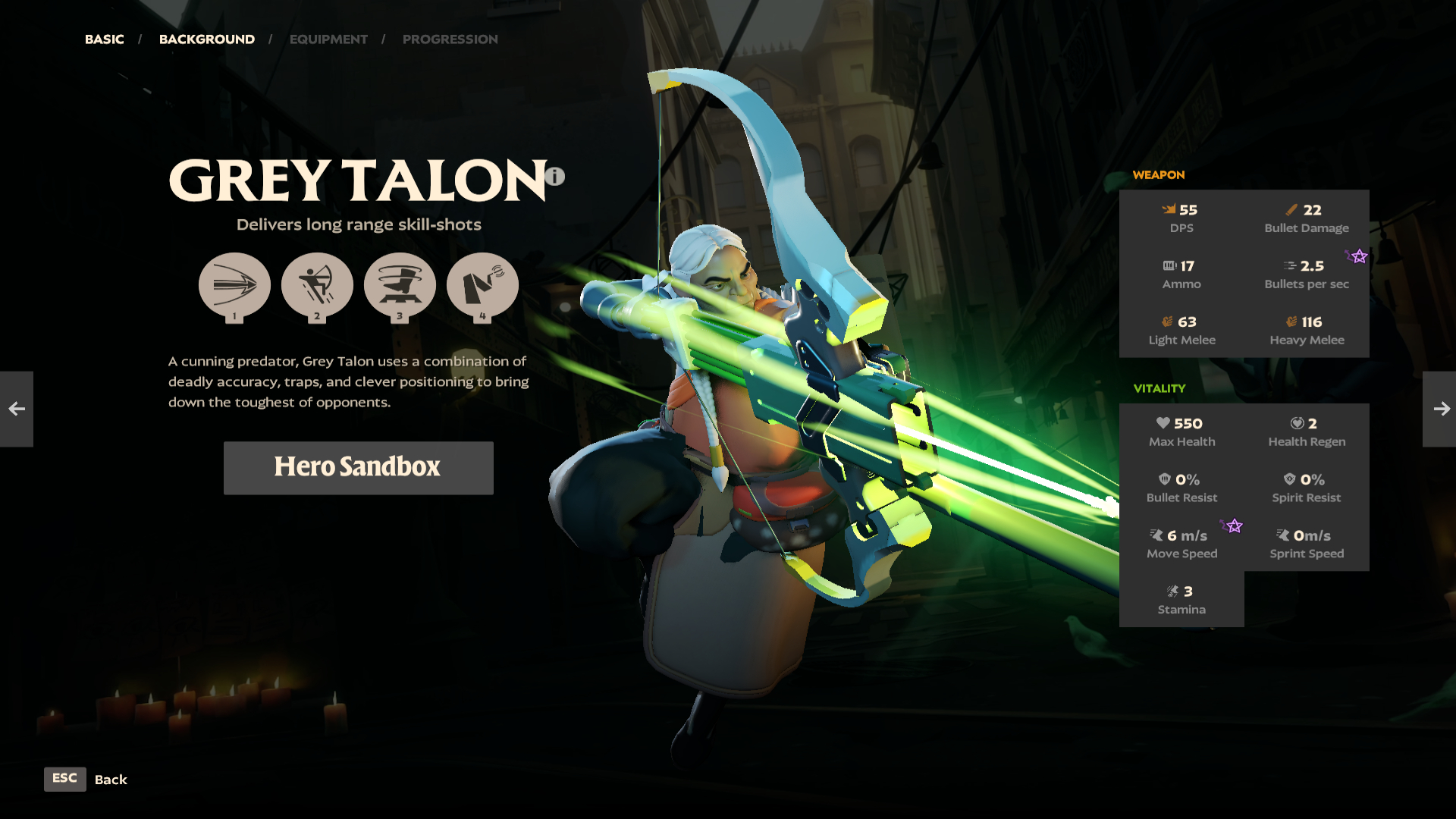The width and height of the screenshot is (1456, 819).
Task: Choose the second ability archer icon
Action: (317, 286)
